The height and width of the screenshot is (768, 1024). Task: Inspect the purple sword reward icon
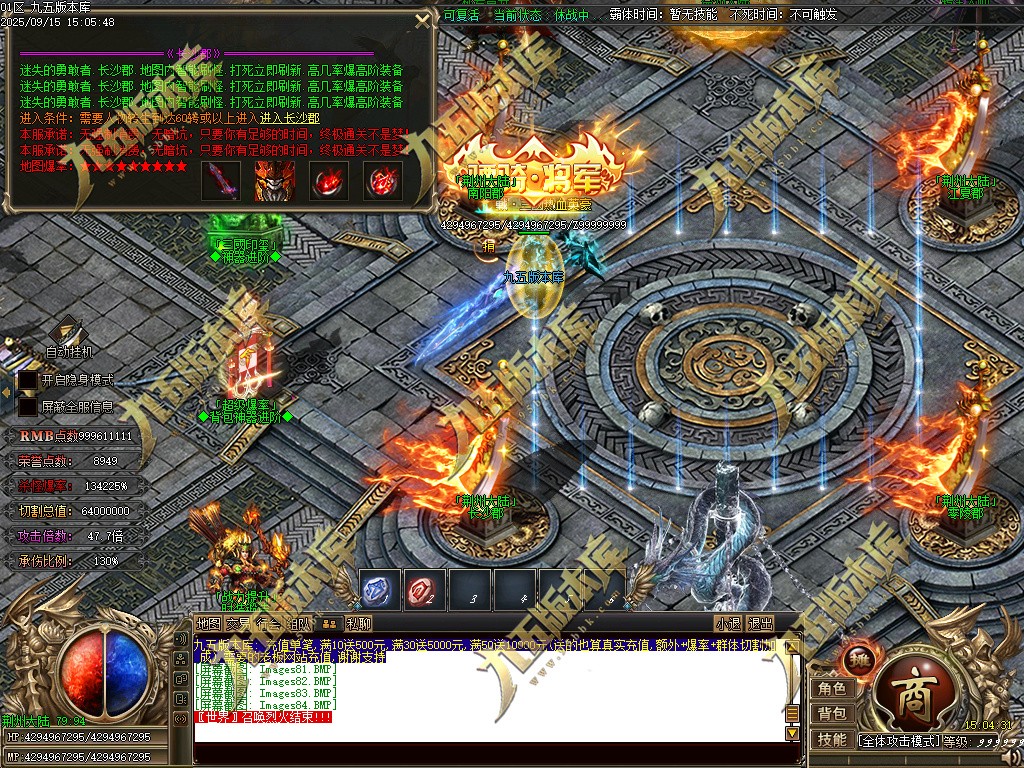click(221, 181)
